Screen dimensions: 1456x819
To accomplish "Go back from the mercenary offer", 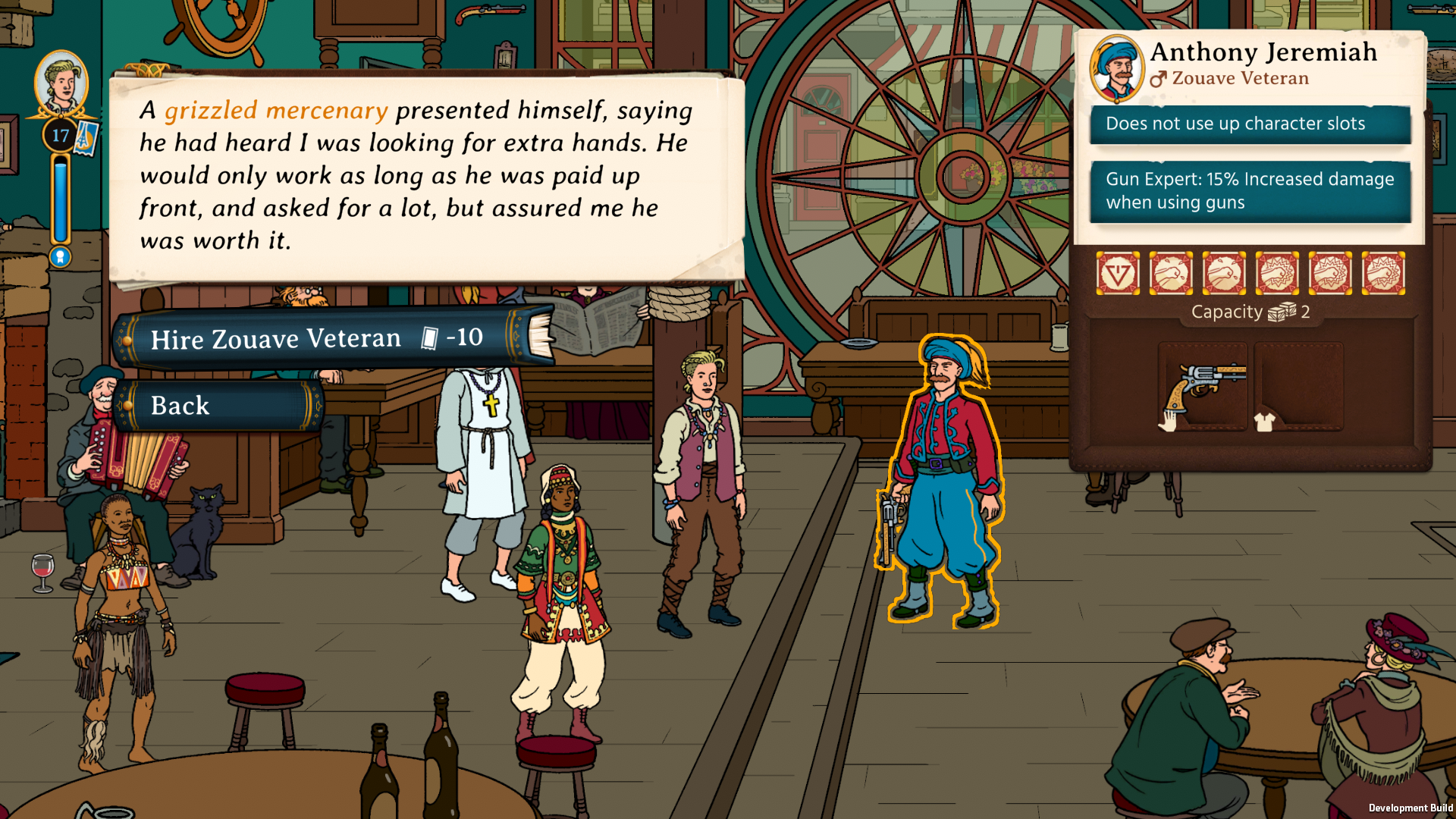I will coord(218,406).
